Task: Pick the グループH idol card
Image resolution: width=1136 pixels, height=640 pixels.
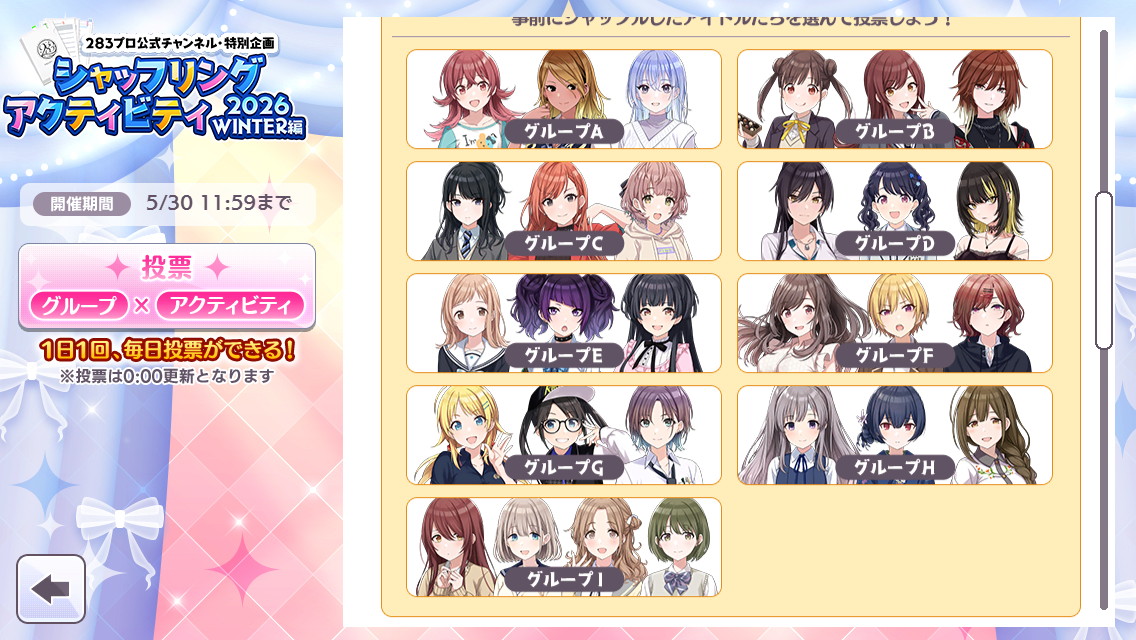Action: pos(894,435)
